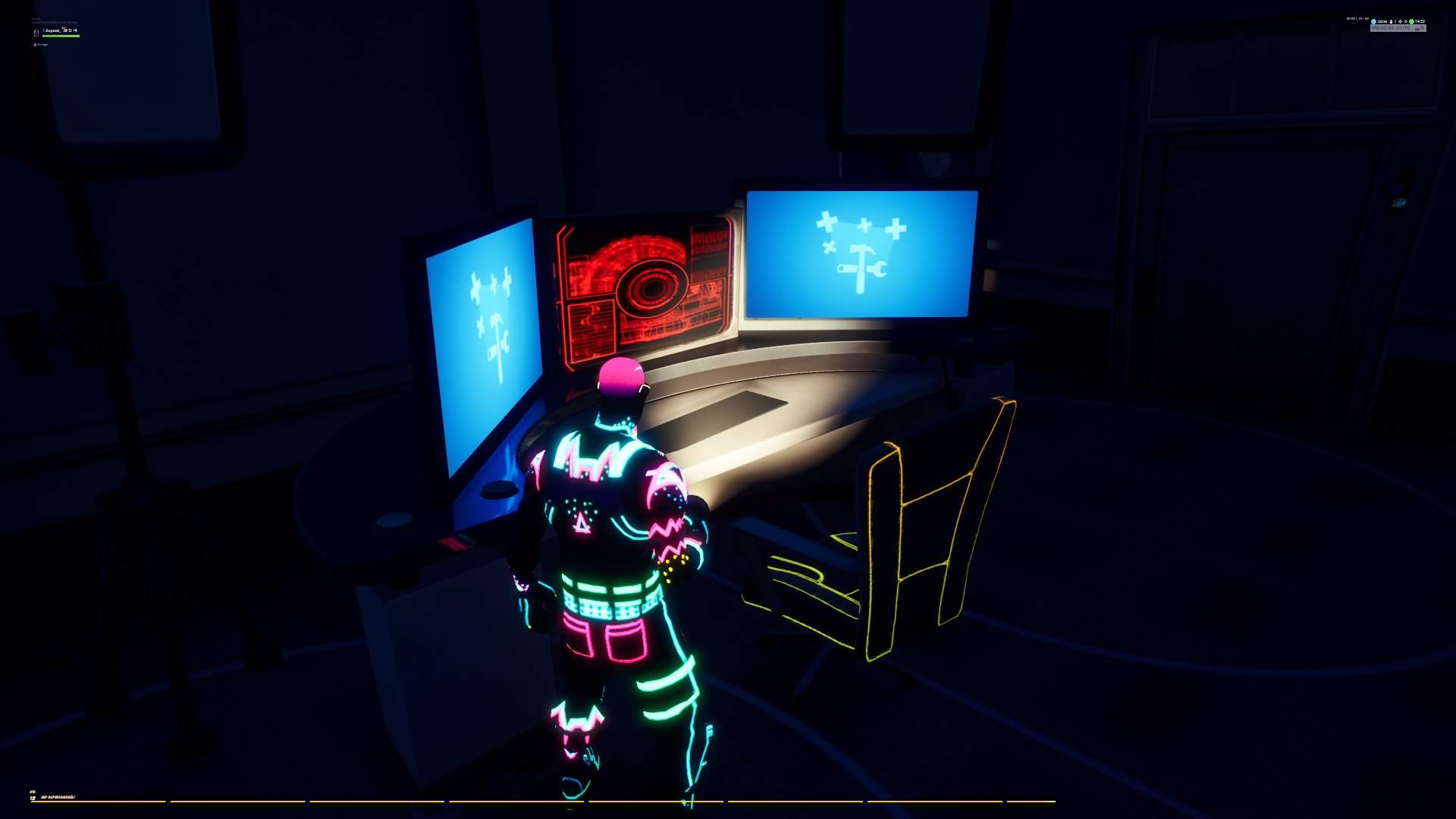Click the level 18 badge above the XP bar
The image size is (1456, 819).
point(33,798)
